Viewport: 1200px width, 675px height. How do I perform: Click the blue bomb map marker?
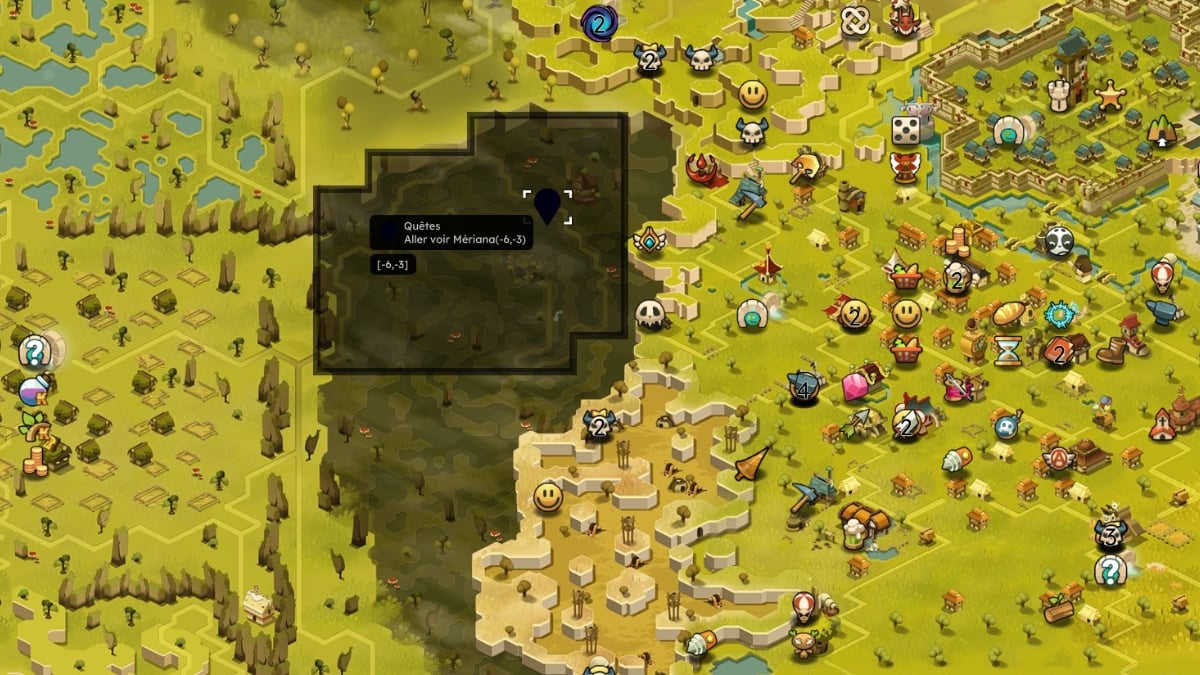click(x=1008, y=424)
